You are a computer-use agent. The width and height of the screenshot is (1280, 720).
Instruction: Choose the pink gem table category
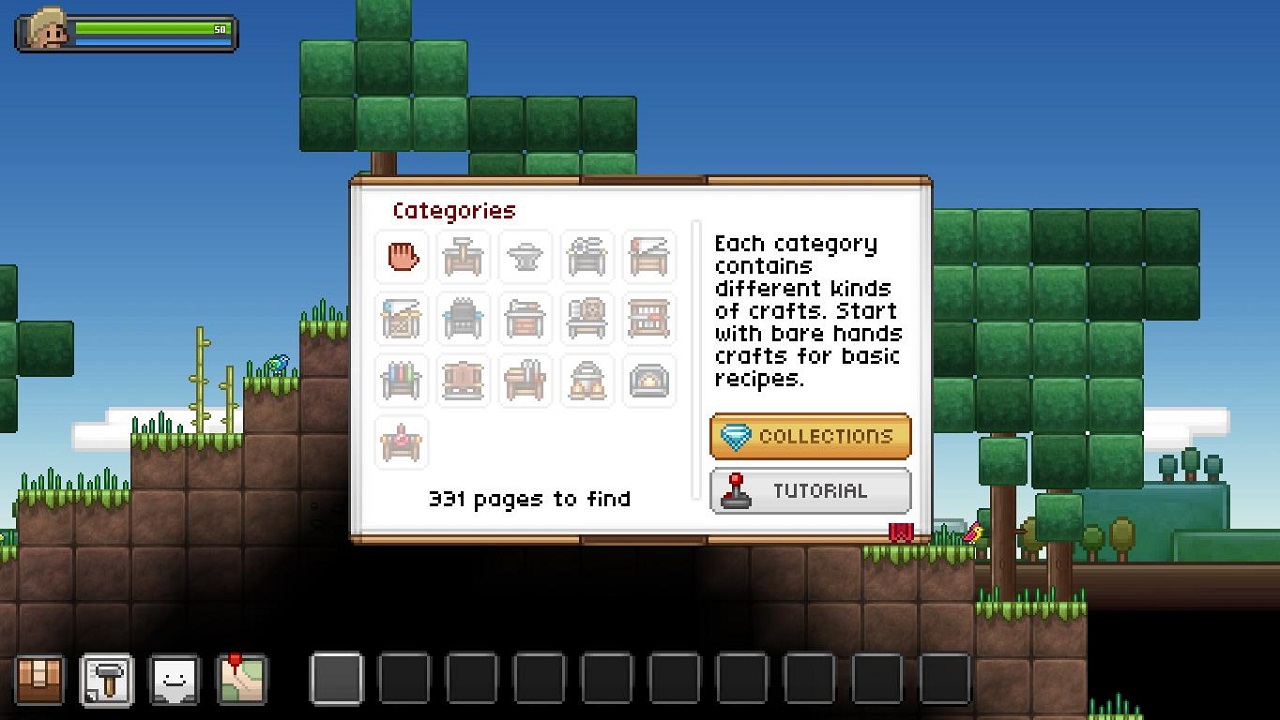coord(402,443)
